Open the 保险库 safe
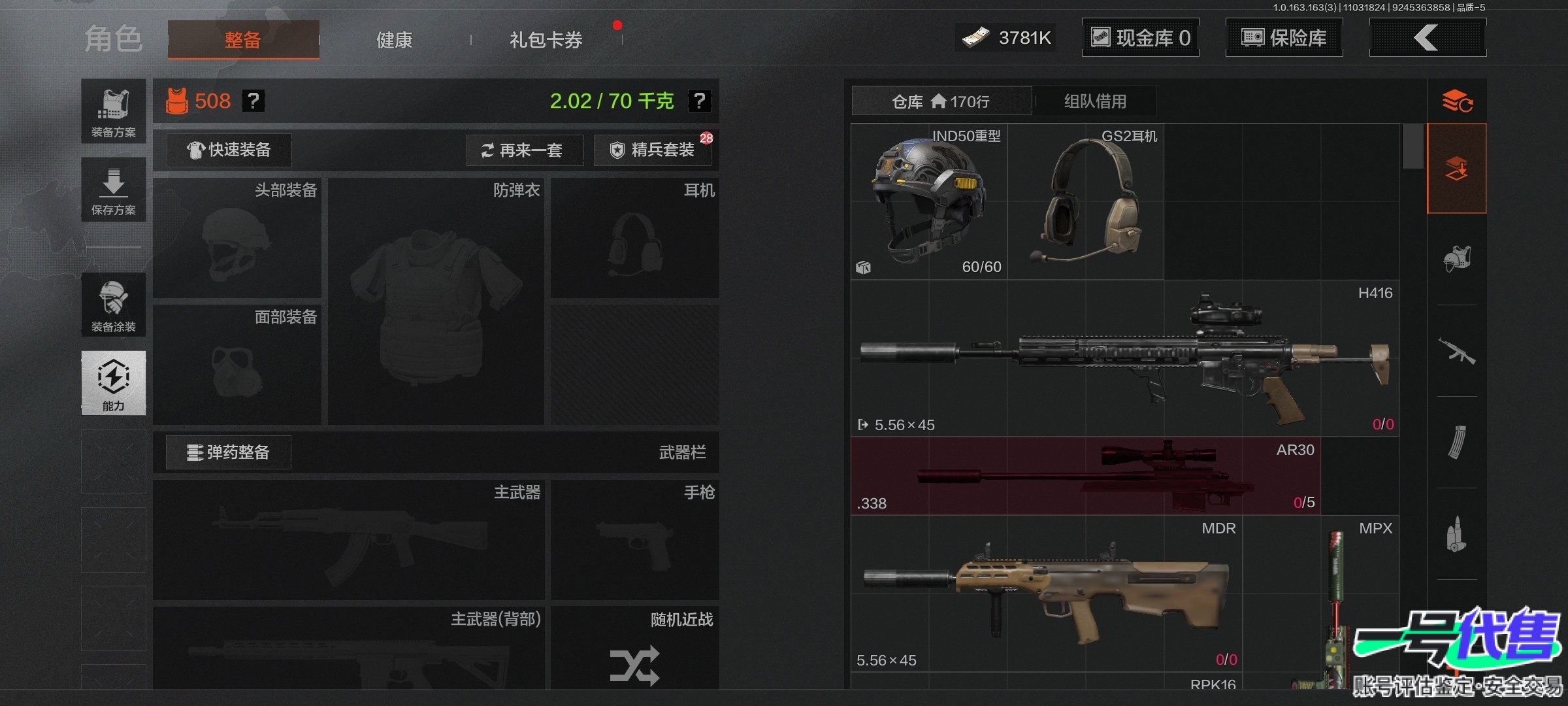 [x=1284, y=38]
